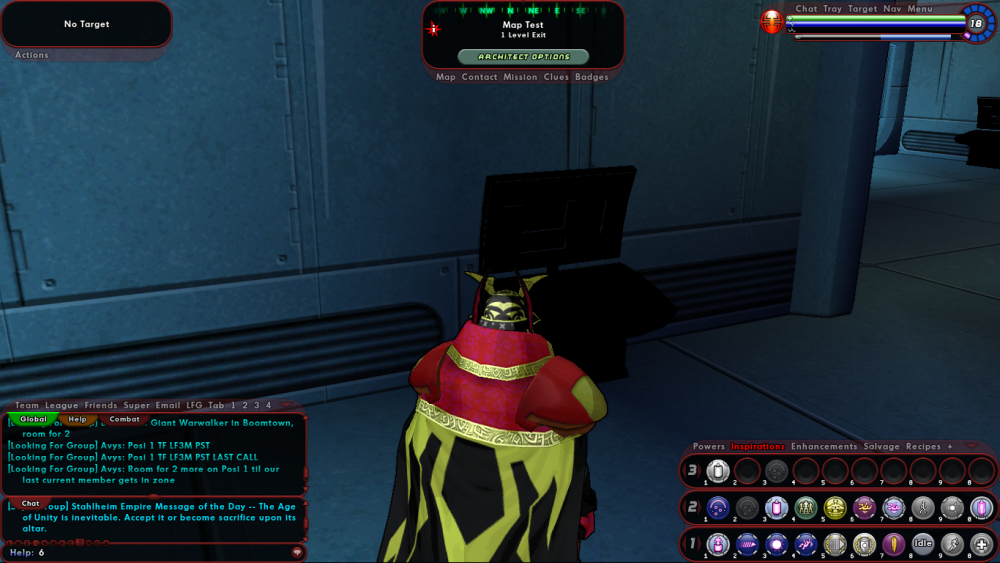This screenshot has width=1000, height=563.
Task: Show the Salvage inventory
Action: click(x=881, y=446)
